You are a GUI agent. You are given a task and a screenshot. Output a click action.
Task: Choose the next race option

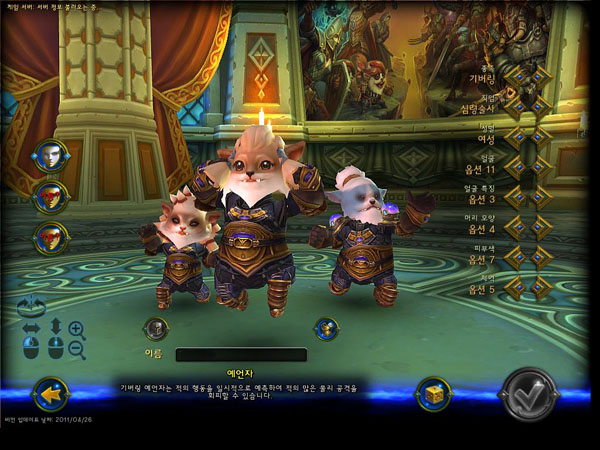pos(540,76)
